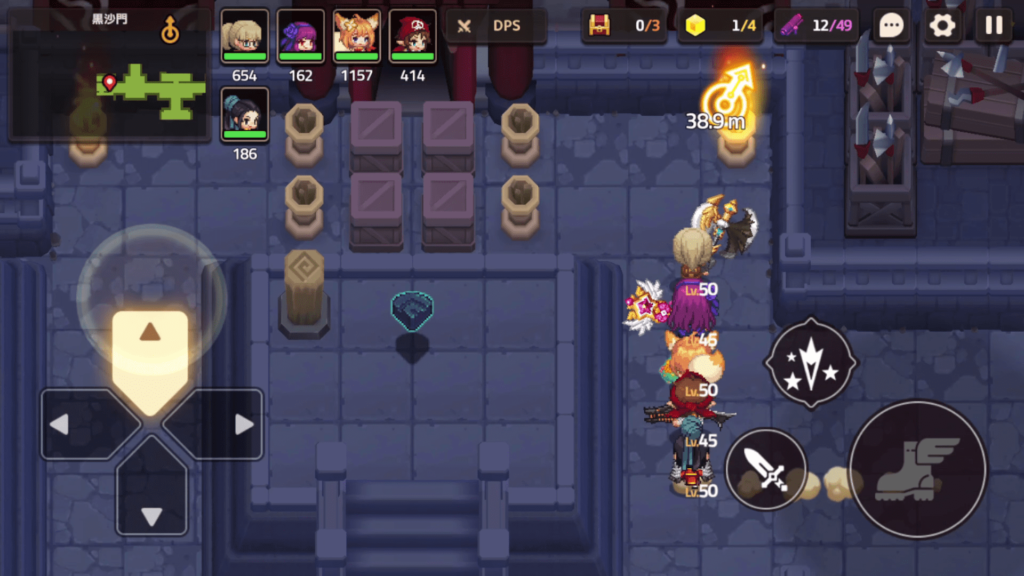The height and width of the screenshot is (576, 1024).
Task: Toggle the DPS meter
Action: point(495,26)
